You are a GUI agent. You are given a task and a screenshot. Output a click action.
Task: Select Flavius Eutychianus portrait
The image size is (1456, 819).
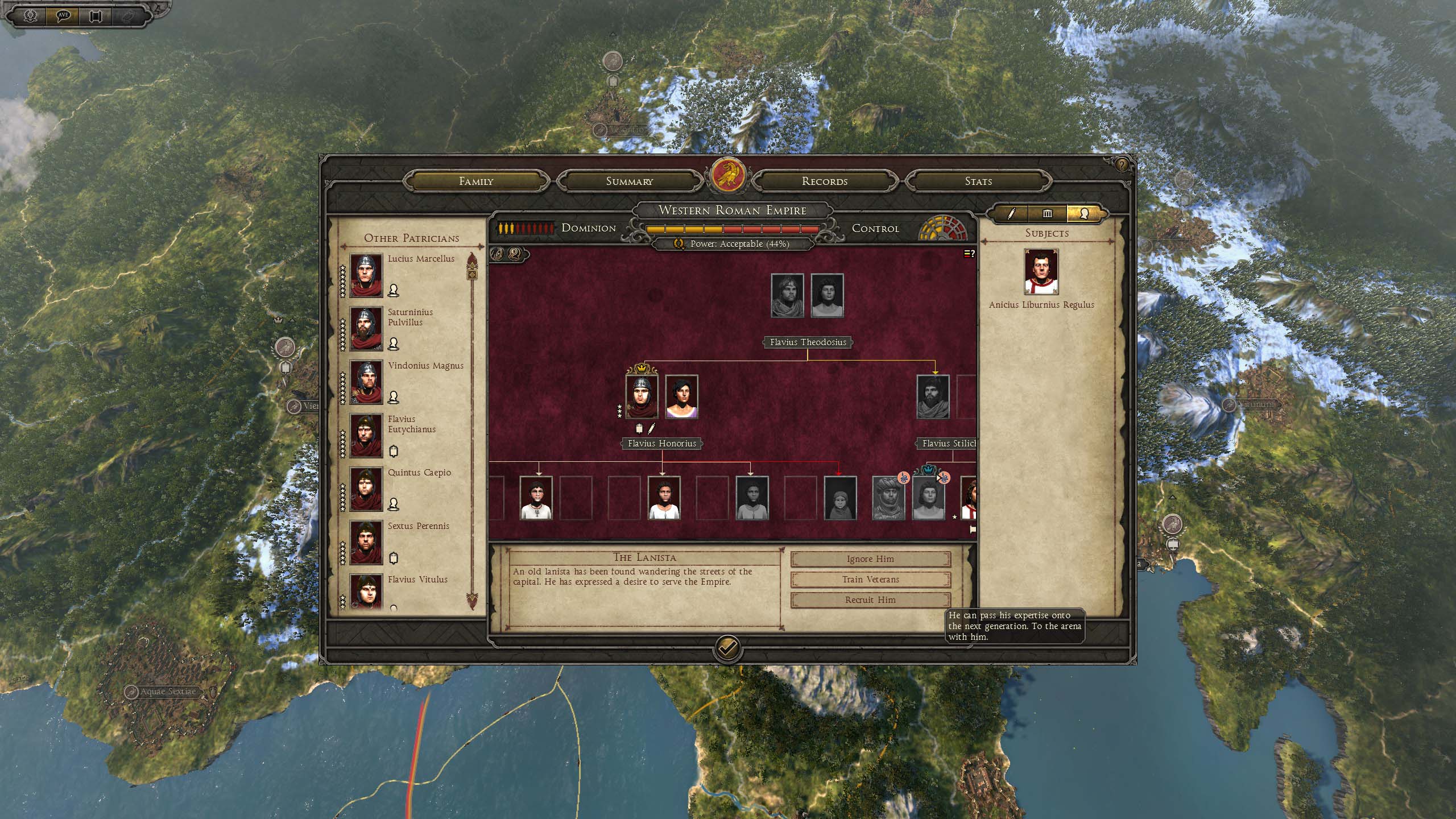[366, 436]
